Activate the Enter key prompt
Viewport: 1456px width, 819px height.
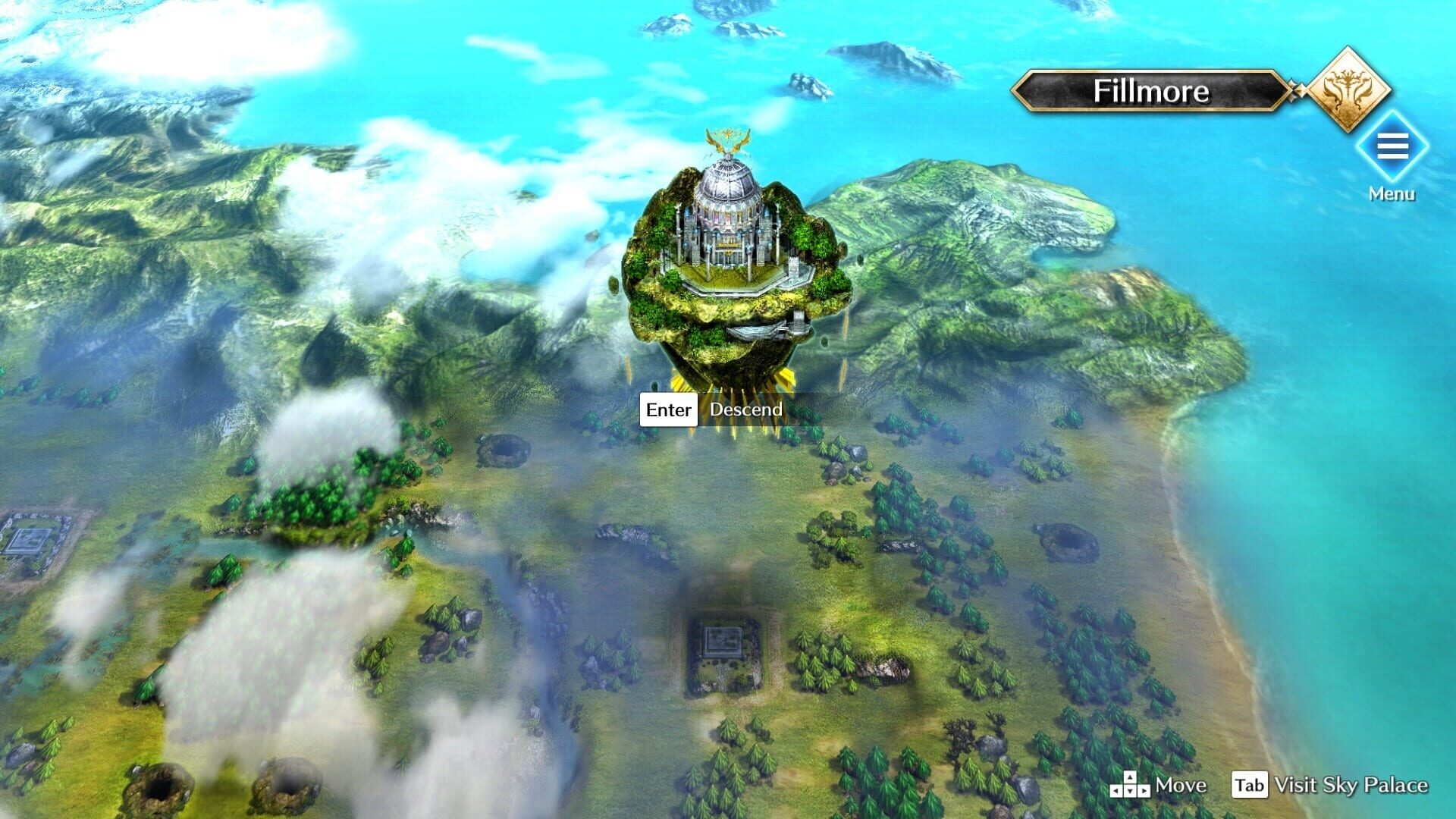tap(668, 409)
